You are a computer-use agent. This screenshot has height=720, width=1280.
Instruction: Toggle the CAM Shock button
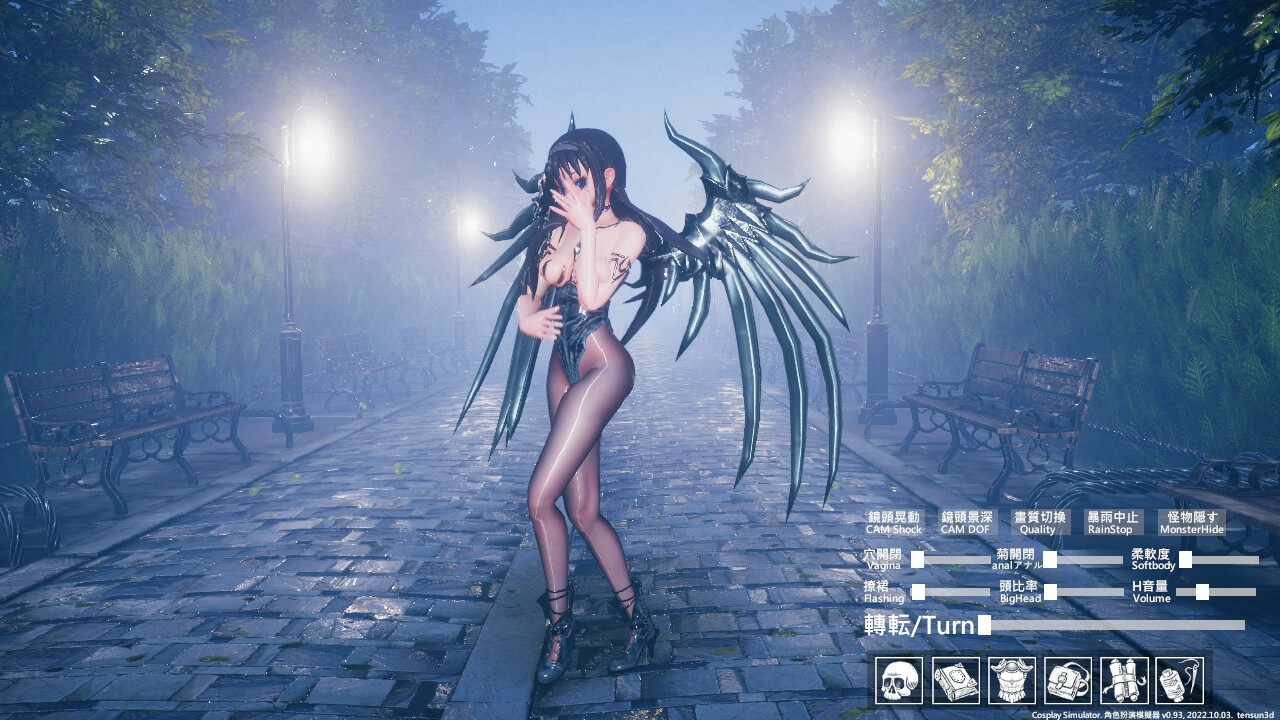[893, 522]
